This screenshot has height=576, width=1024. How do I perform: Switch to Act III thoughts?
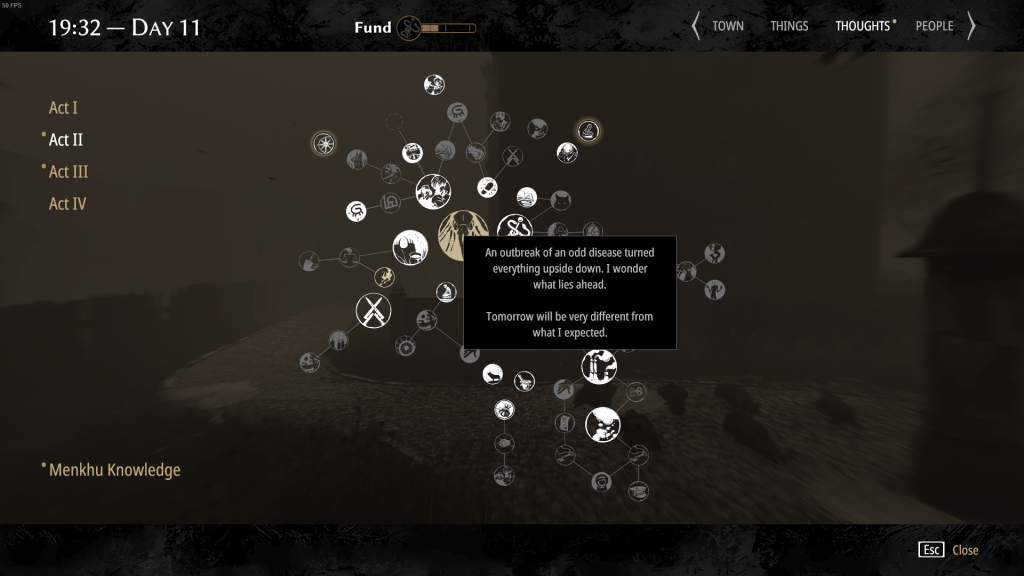68,172
